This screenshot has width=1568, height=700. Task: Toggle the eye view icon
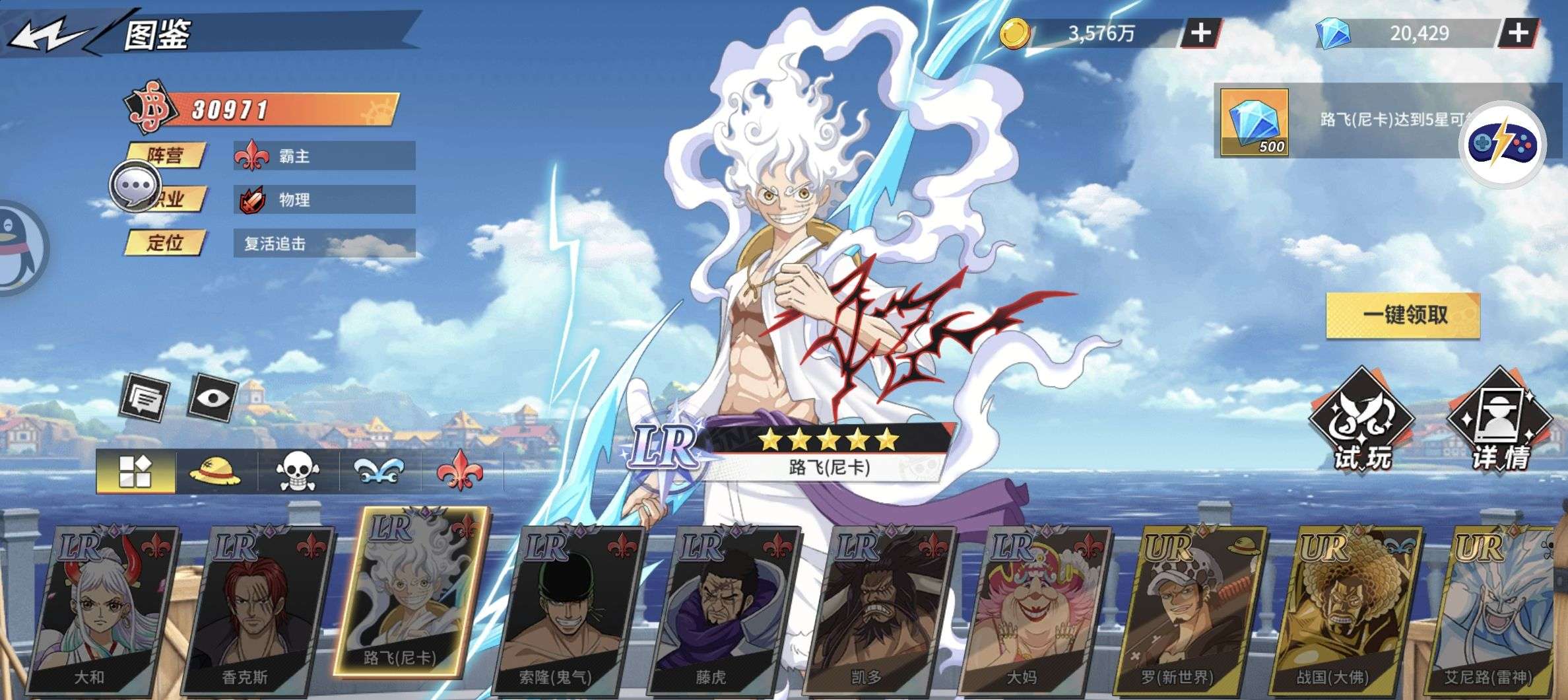point(213,398)
